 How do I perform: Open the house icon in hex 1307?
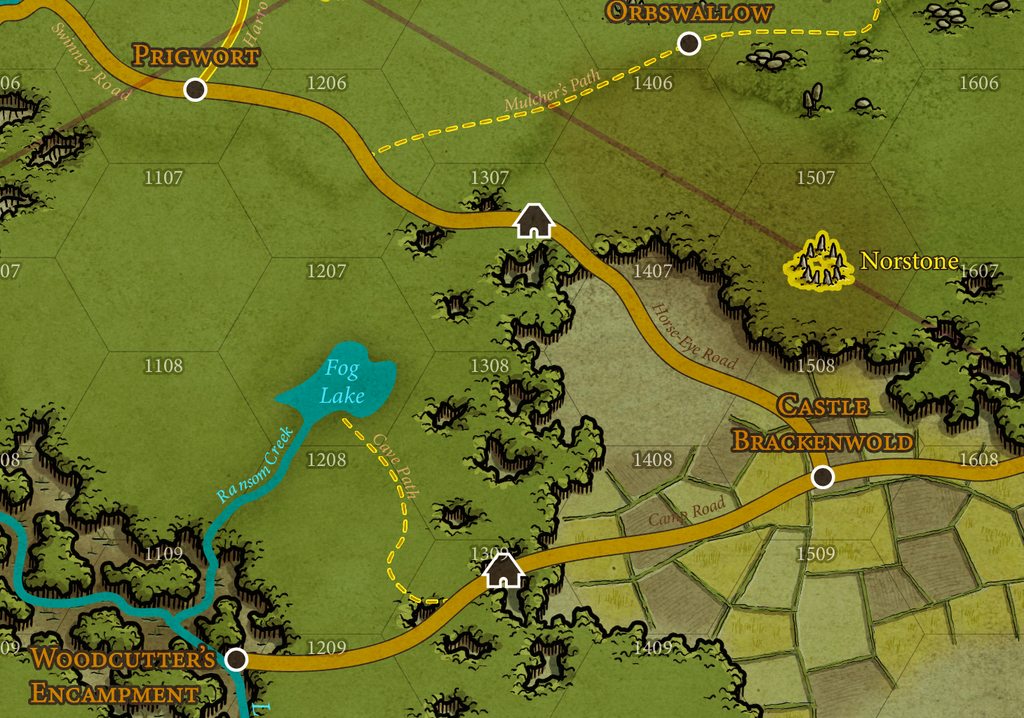tap(533, 221)
